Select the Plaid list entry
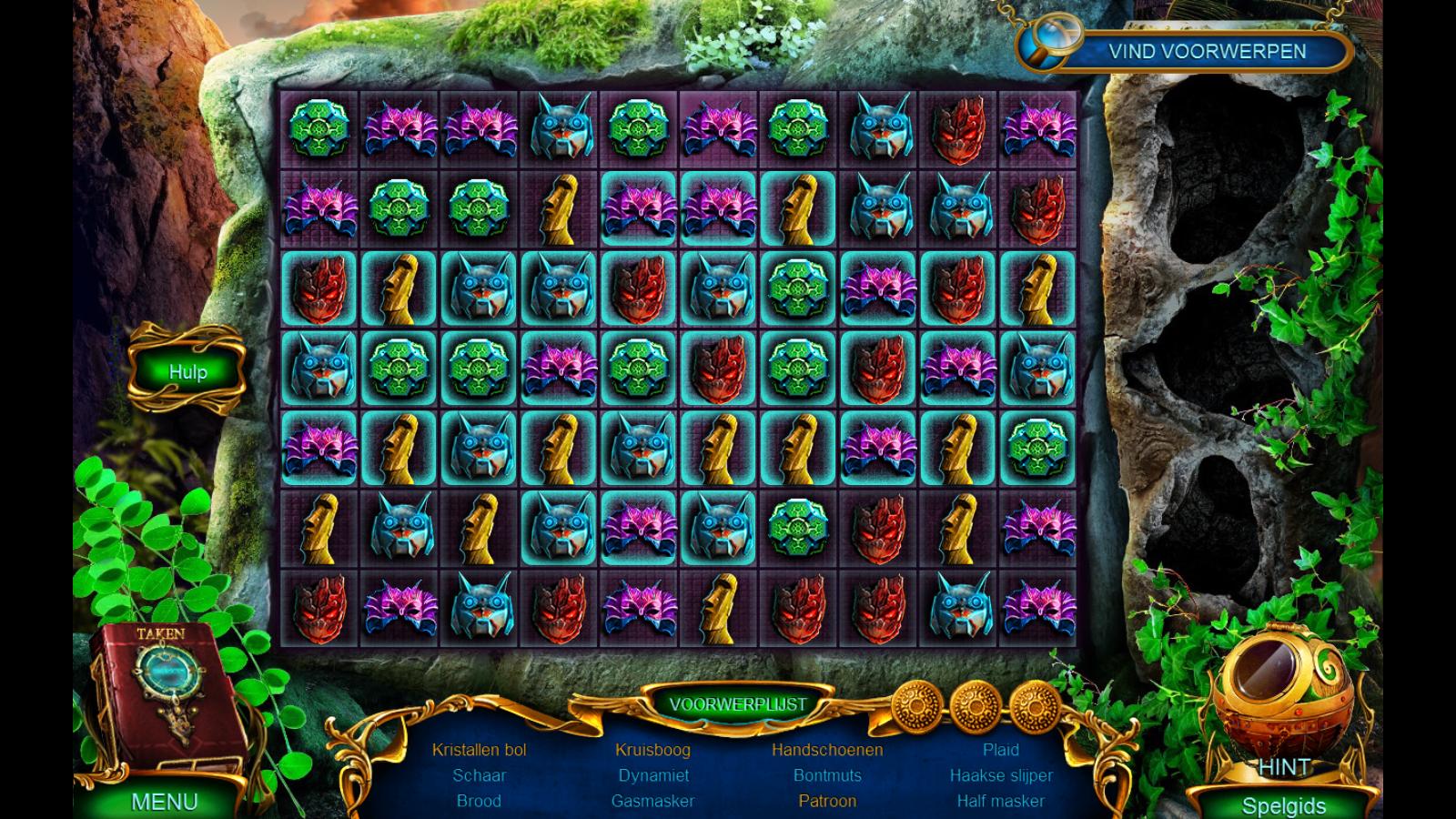Image resolution: width=1456 pixels, height=819 pixels. click(1001, 750)
